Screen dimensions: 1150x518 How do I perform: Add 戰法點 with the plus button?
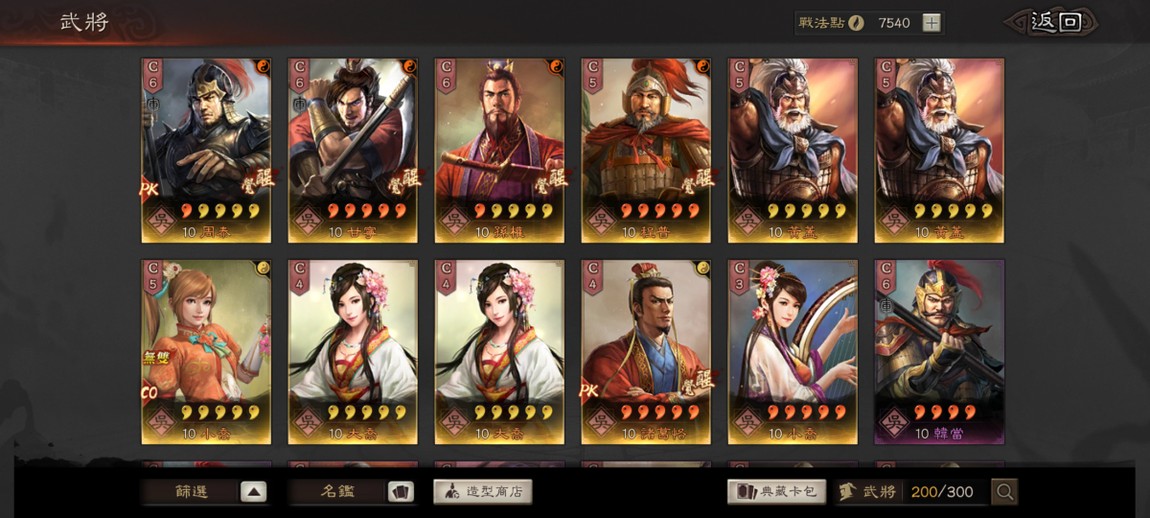[931, 22]
